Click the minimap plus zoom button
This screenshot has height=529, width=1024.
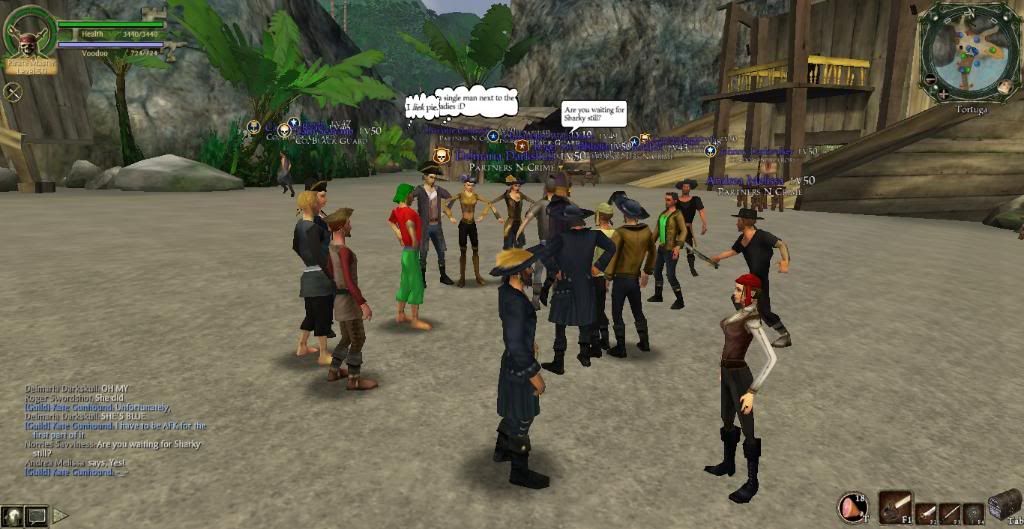943,94
